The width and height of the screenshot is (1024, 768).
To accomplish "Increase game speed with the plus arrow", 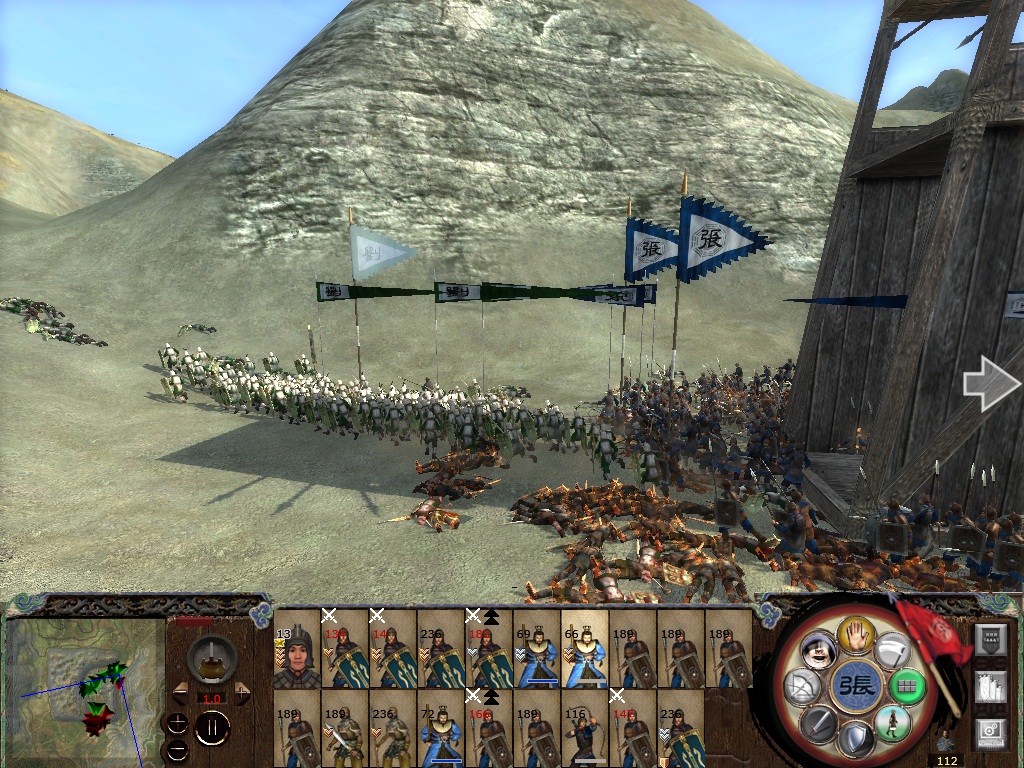I will (244, 692).
